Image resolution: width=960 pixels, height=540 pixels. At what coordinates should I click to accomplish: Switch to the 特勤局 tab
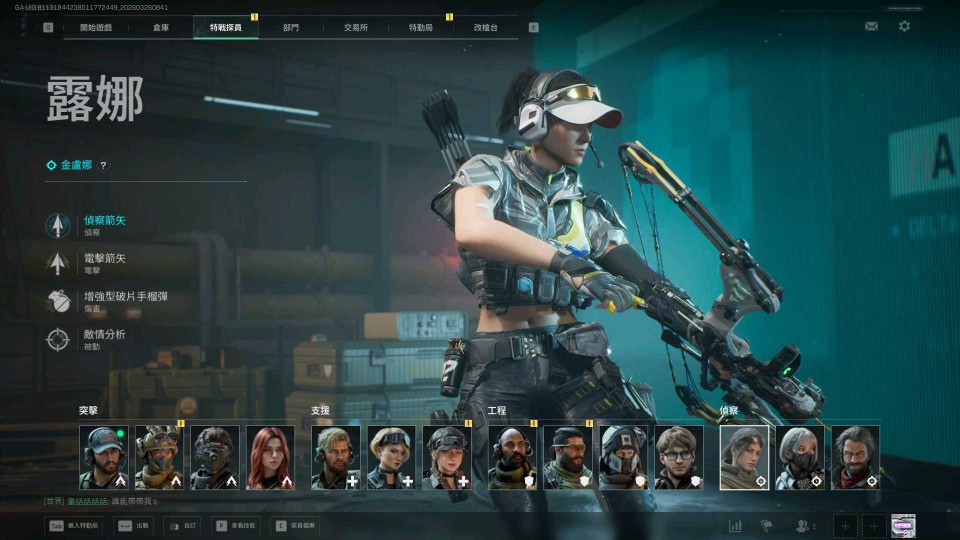point(420,28)
